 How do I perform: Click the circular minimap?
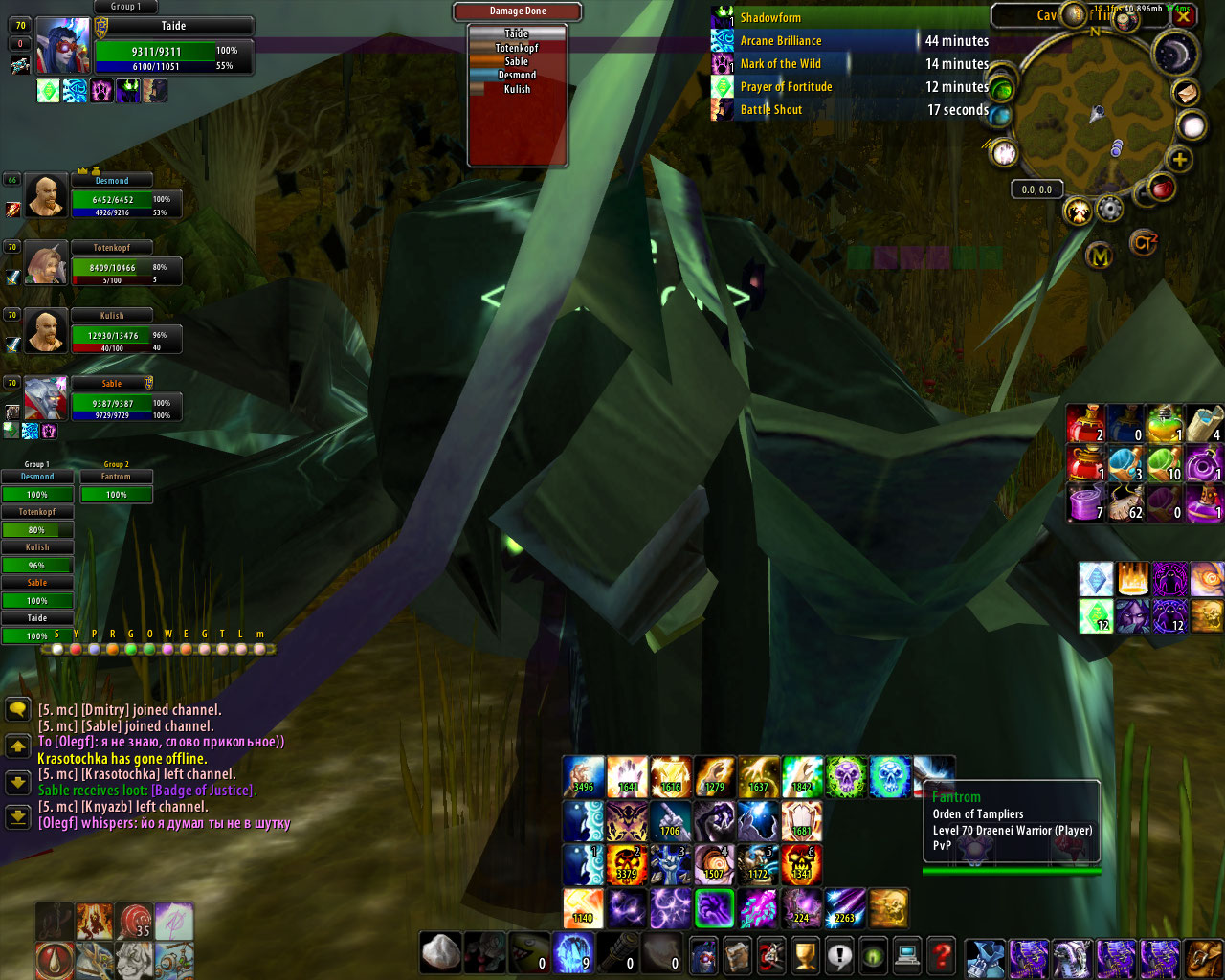pos(1091,117)
